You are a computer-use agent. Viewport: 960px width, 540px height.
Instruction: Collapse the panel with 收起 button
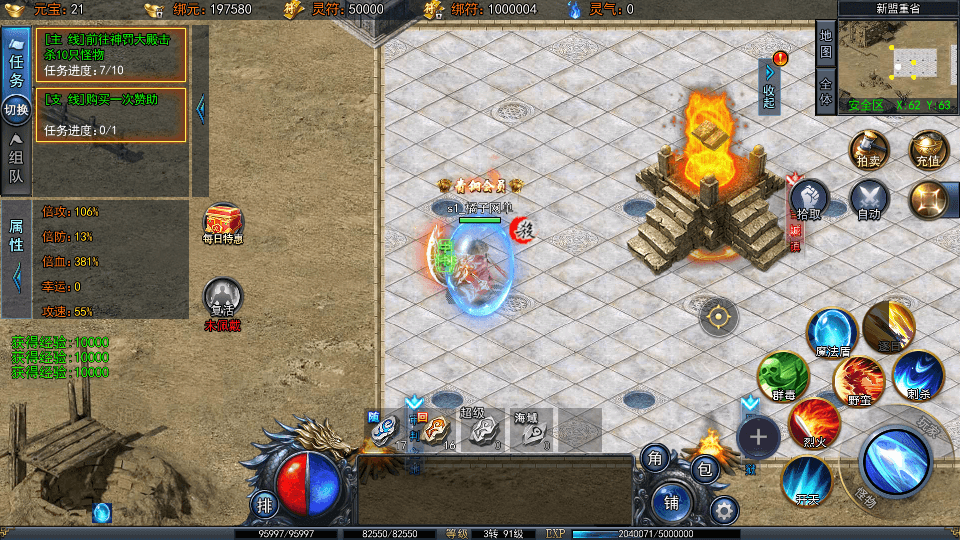tap(769, 85)
